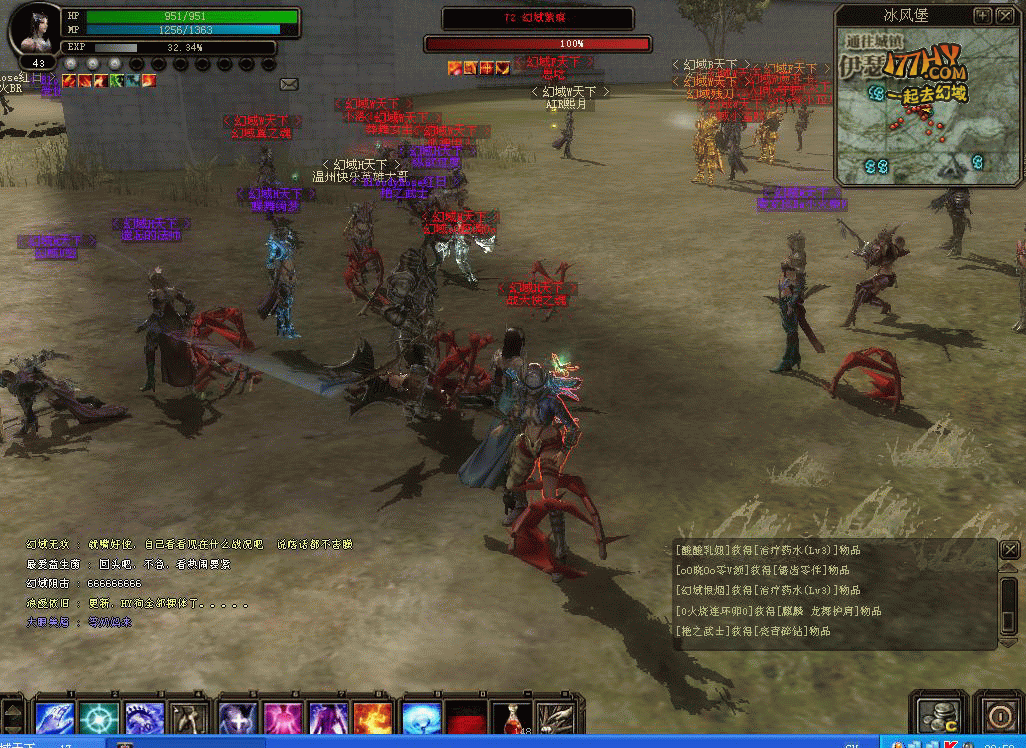The width and height of the screenshot is (1026, 748).
Task: Expand the minimap with the plus button
Action: (x=983, y=15)
